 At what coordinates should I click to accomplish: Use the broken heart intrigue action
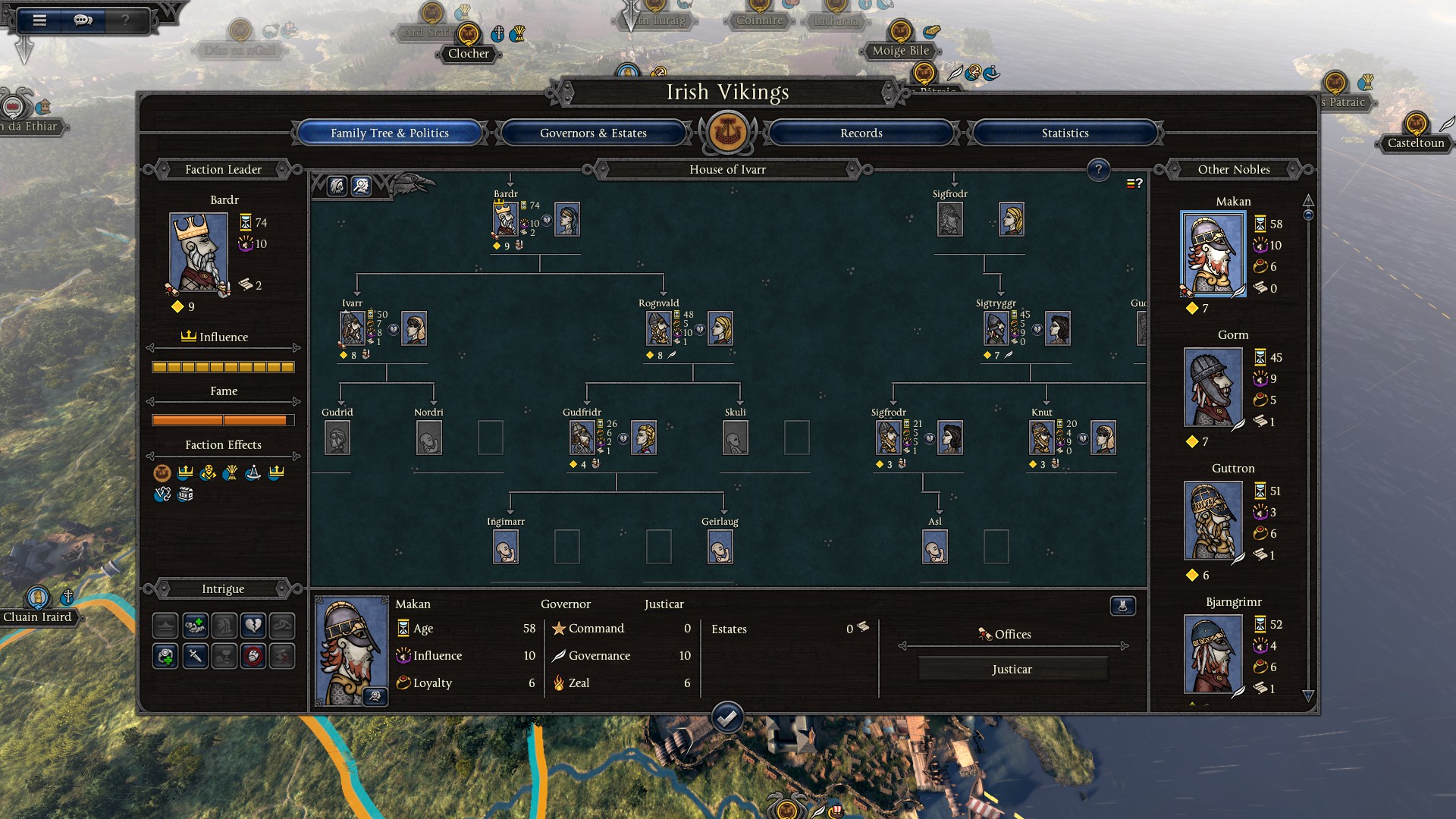pyautogui.click(x=253, y=626)
